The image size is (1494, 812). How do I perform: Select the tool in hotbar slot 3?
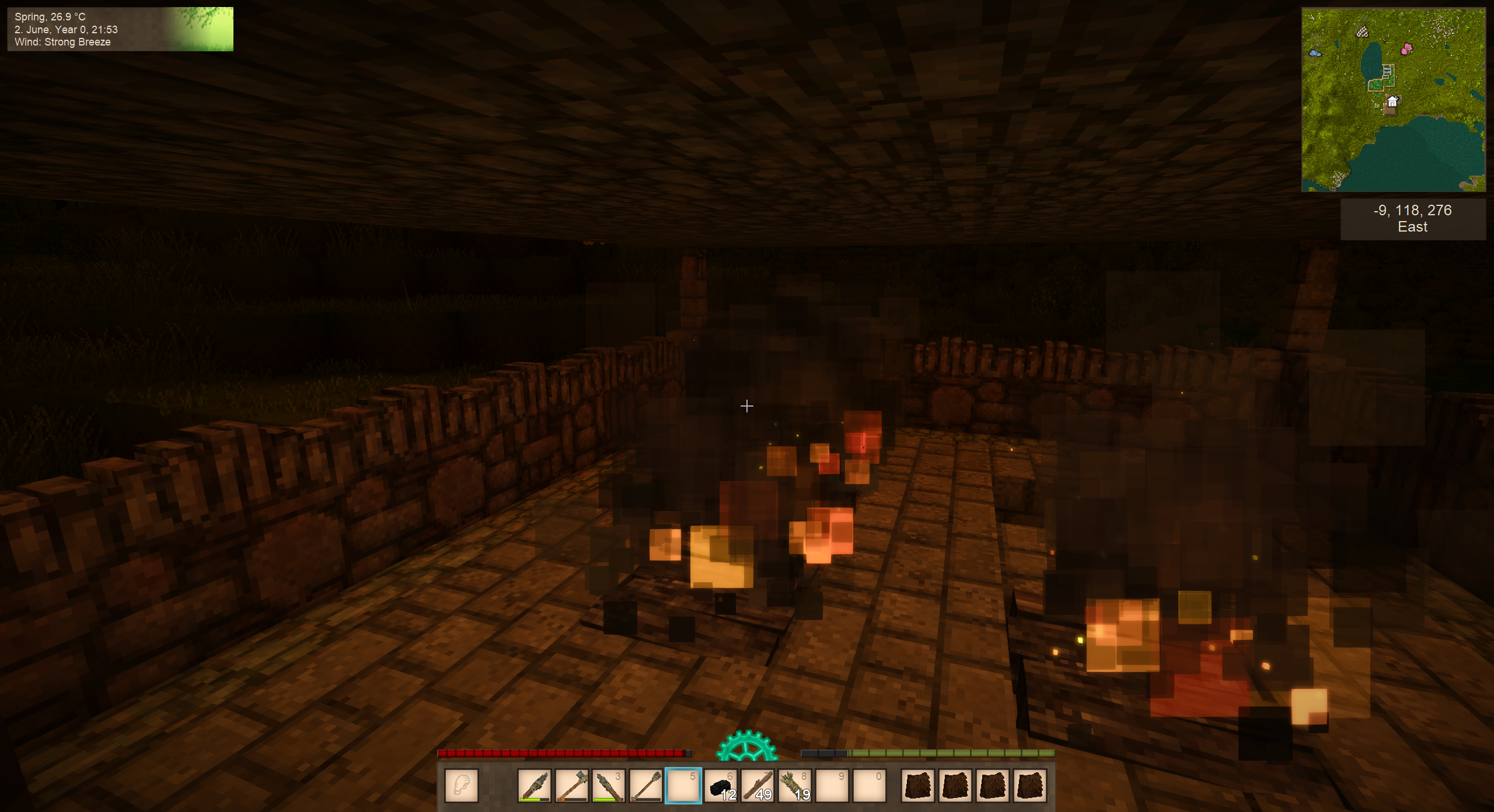click(x=608, y=785)
